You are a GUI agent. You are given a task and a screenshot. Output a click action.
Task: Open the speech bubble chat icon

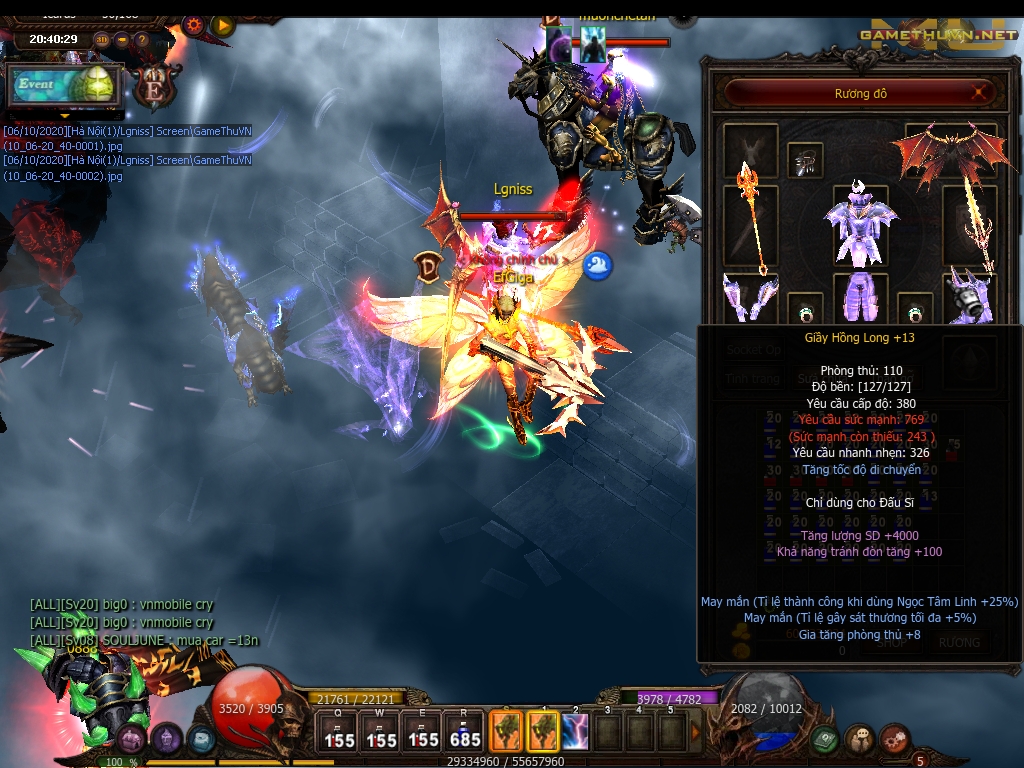click(x=859, y=740)
